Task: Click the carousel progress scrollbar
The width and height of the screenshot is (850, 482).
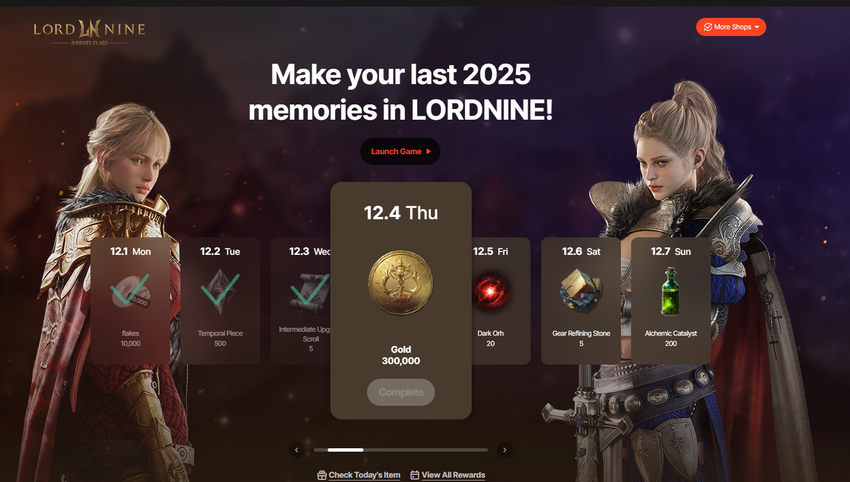Action: tap(400, 450)
